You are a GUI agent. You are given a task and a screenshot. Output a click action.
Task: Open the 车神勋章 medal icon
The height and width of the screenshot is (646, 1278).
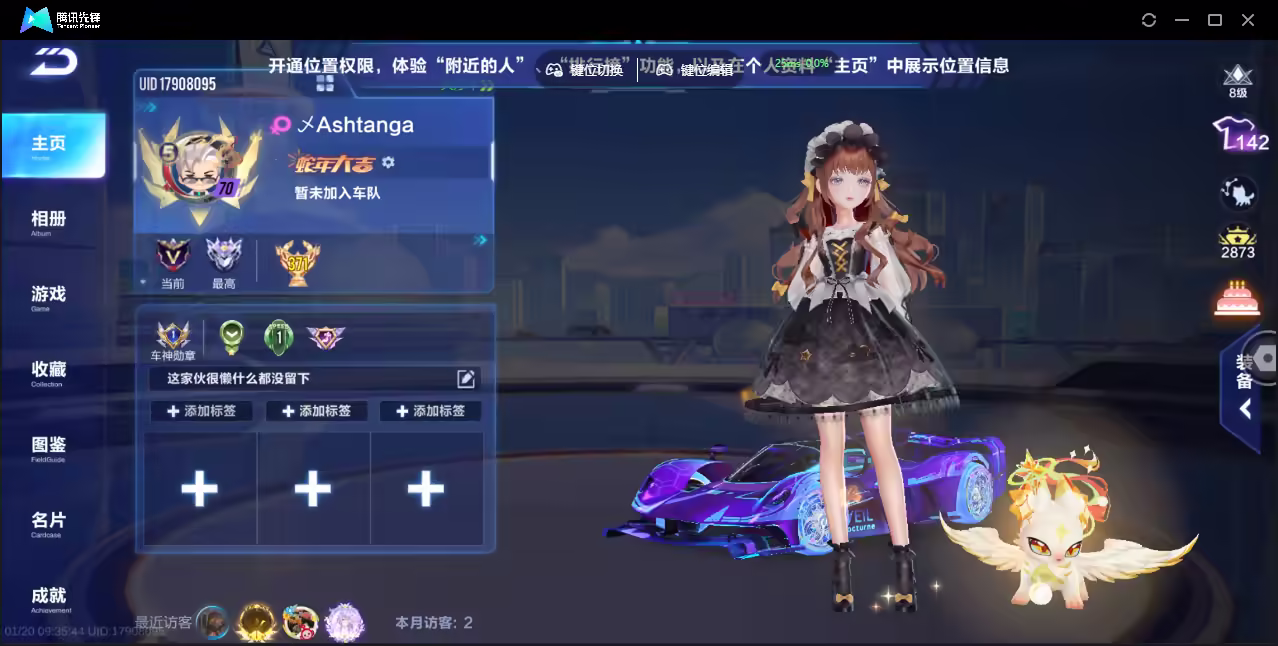[173, 336]
